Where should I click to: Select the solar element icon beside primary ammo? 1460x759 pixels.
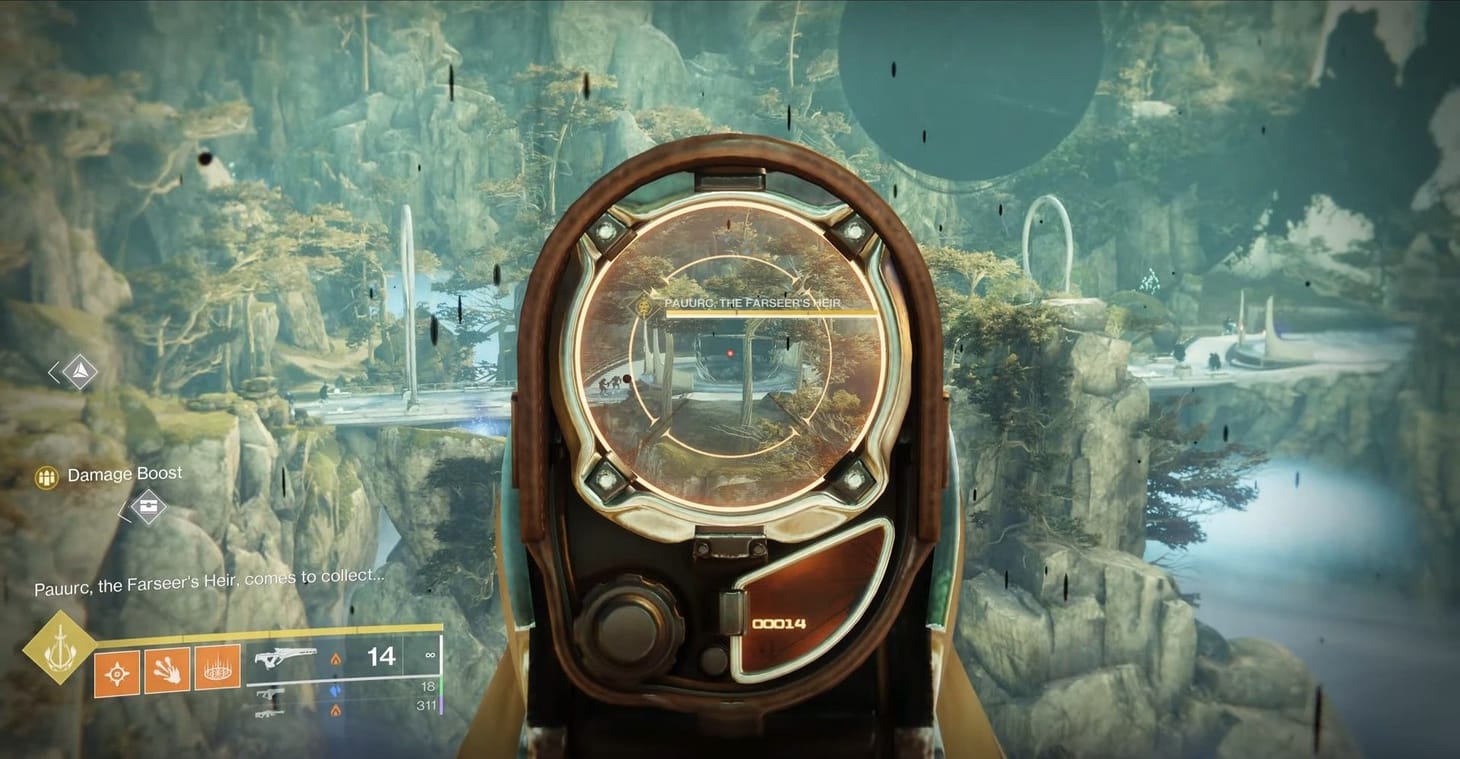[x=335, y=659]
